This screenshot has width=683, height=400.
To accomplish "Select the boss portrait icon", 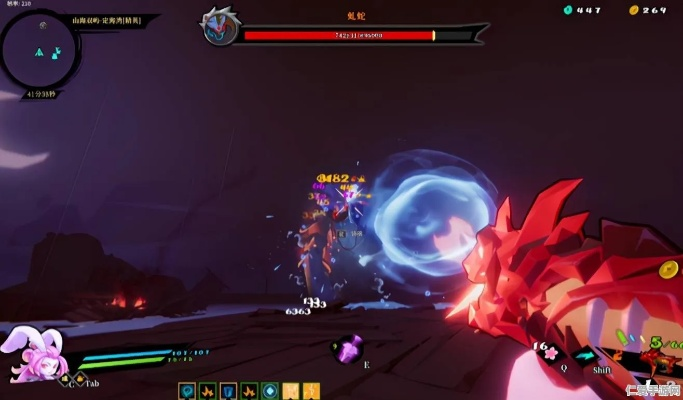I will tap(219, 27).
